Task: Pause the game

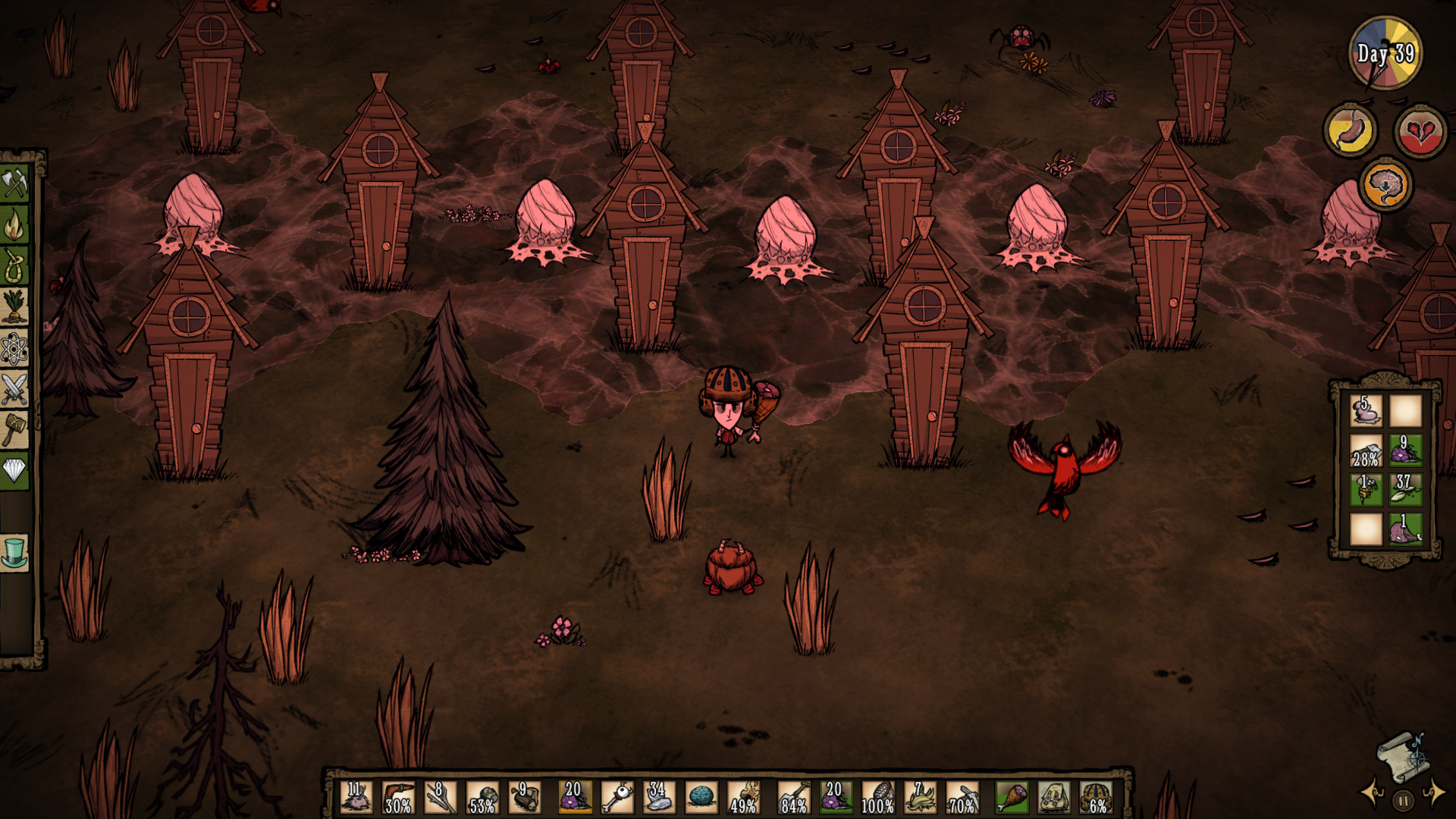Action: (1403, 800)
